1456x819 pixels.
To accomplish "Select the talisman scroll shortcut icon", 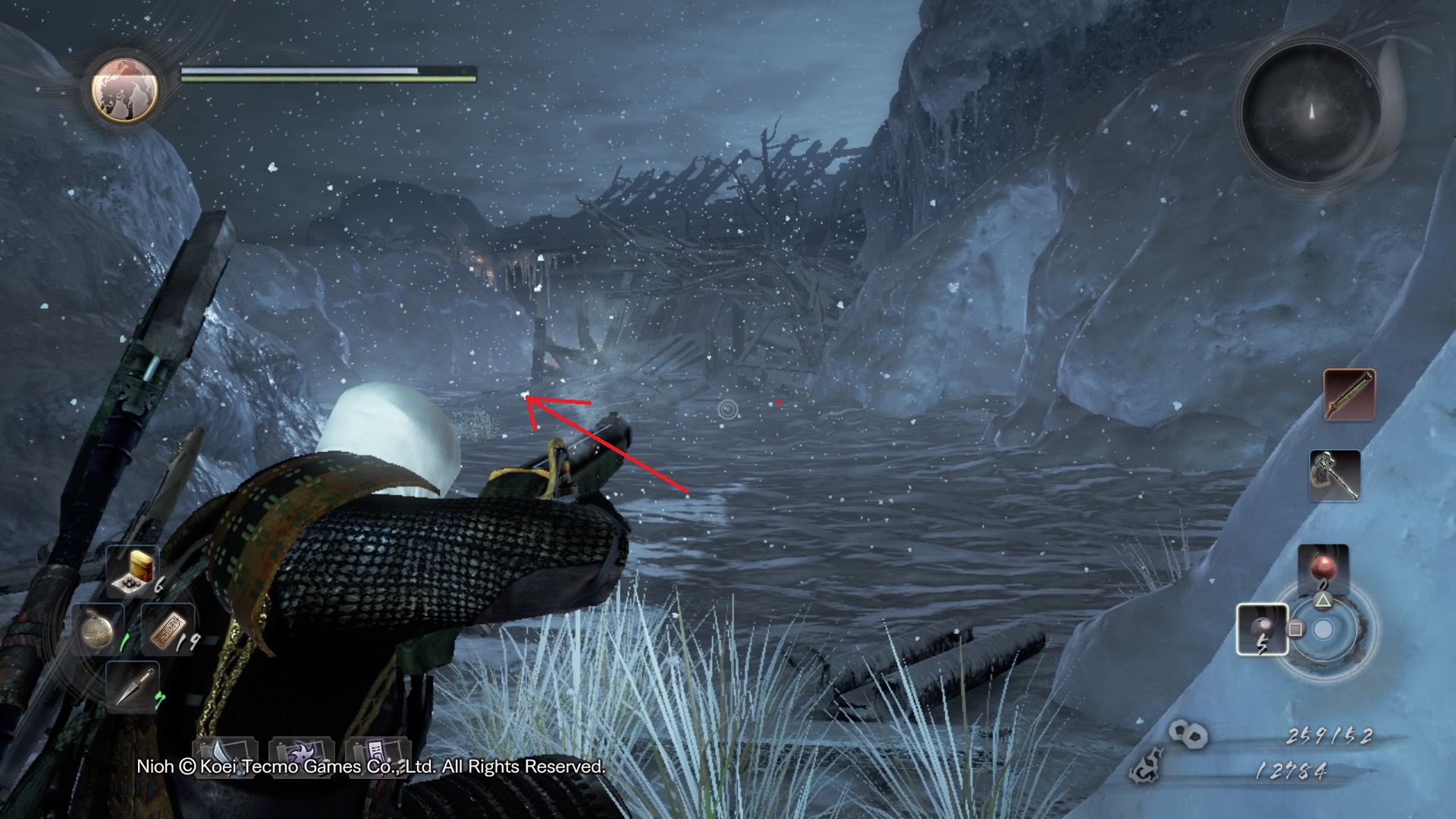I will [377, 753].
